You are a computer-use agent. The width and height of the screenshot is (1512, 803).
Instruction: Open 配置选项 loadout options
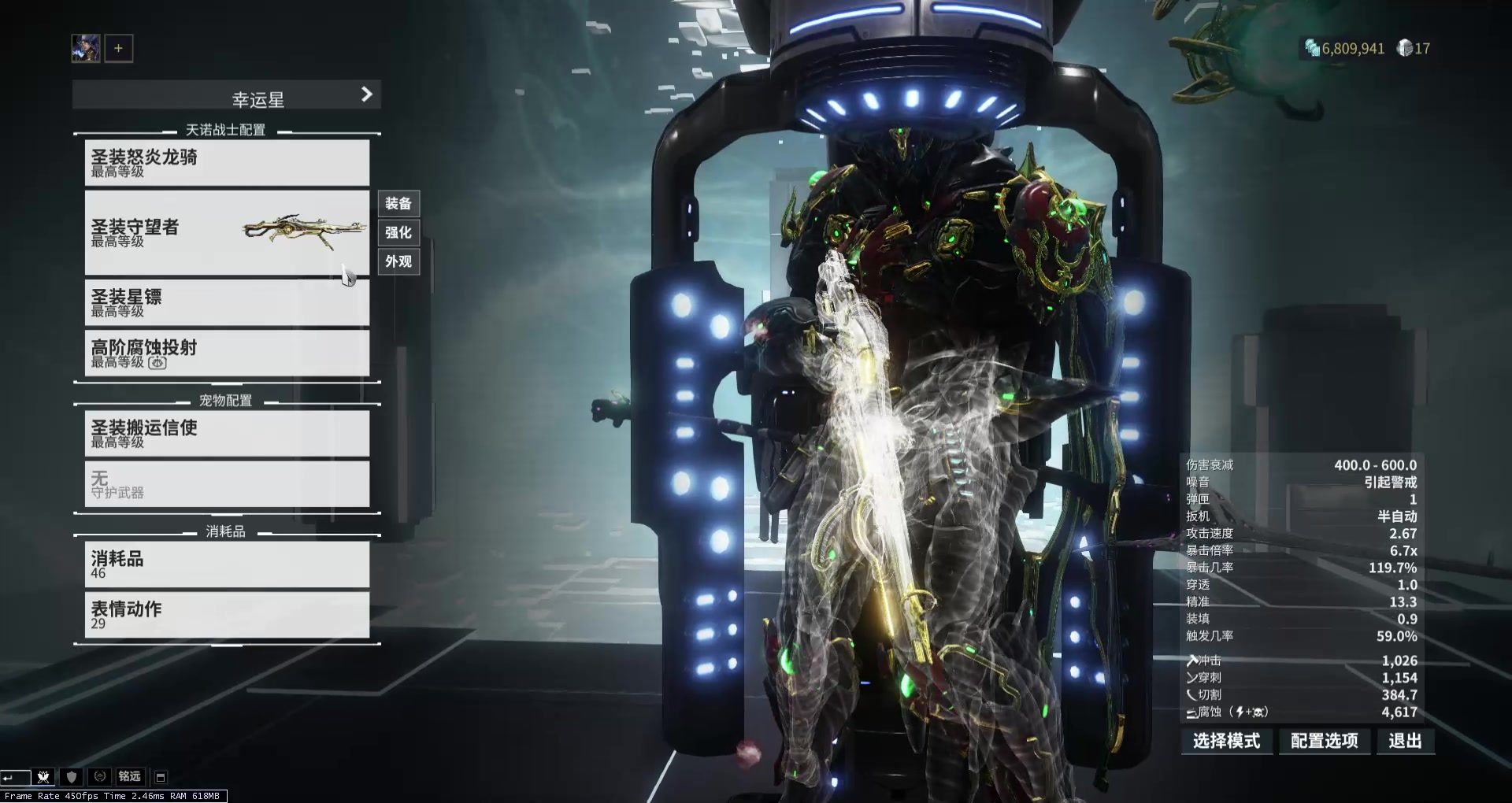[1324, 741]
